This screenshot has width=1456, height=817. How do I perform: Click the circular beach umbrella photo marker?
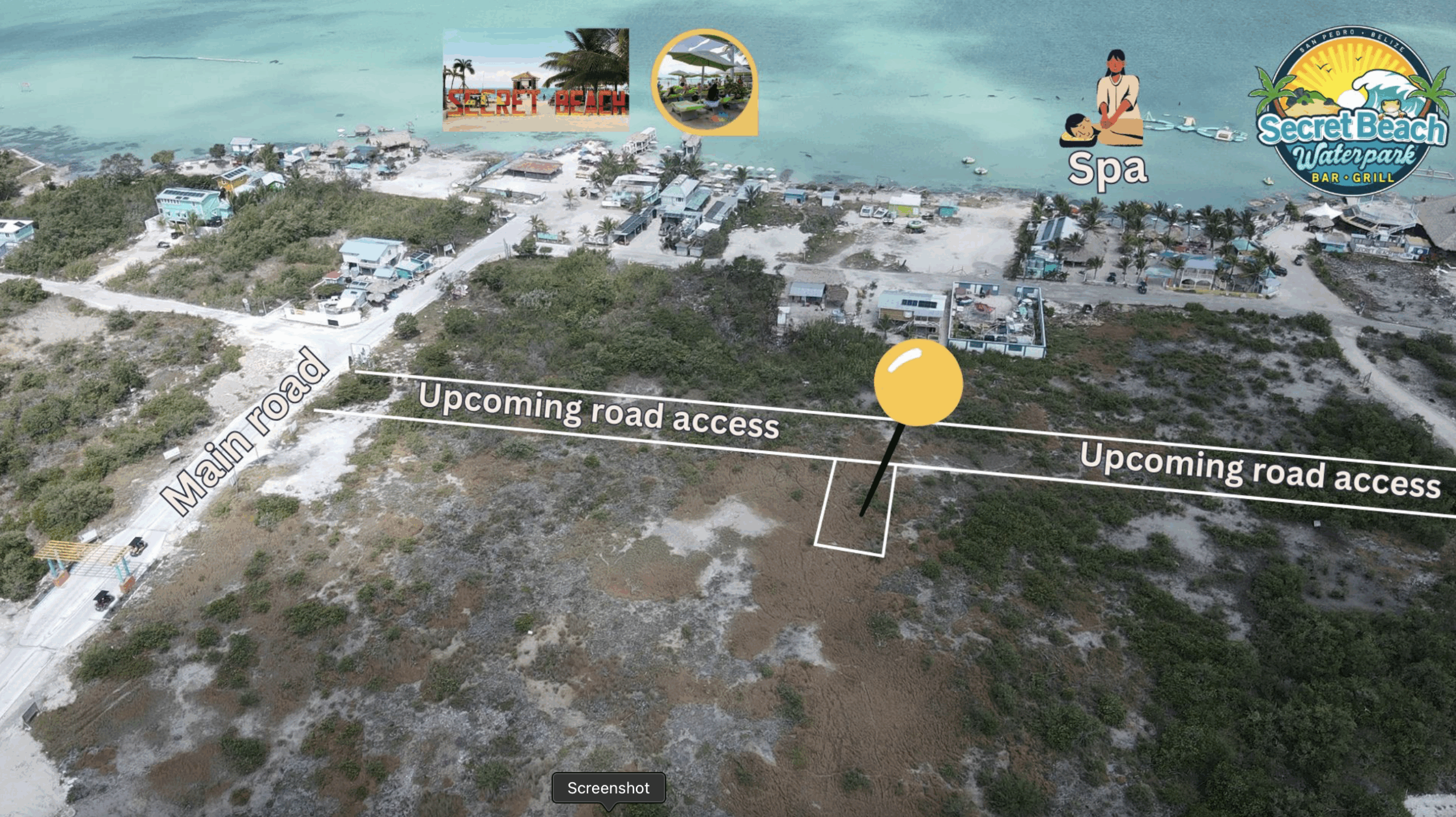(x=704, y=82)
